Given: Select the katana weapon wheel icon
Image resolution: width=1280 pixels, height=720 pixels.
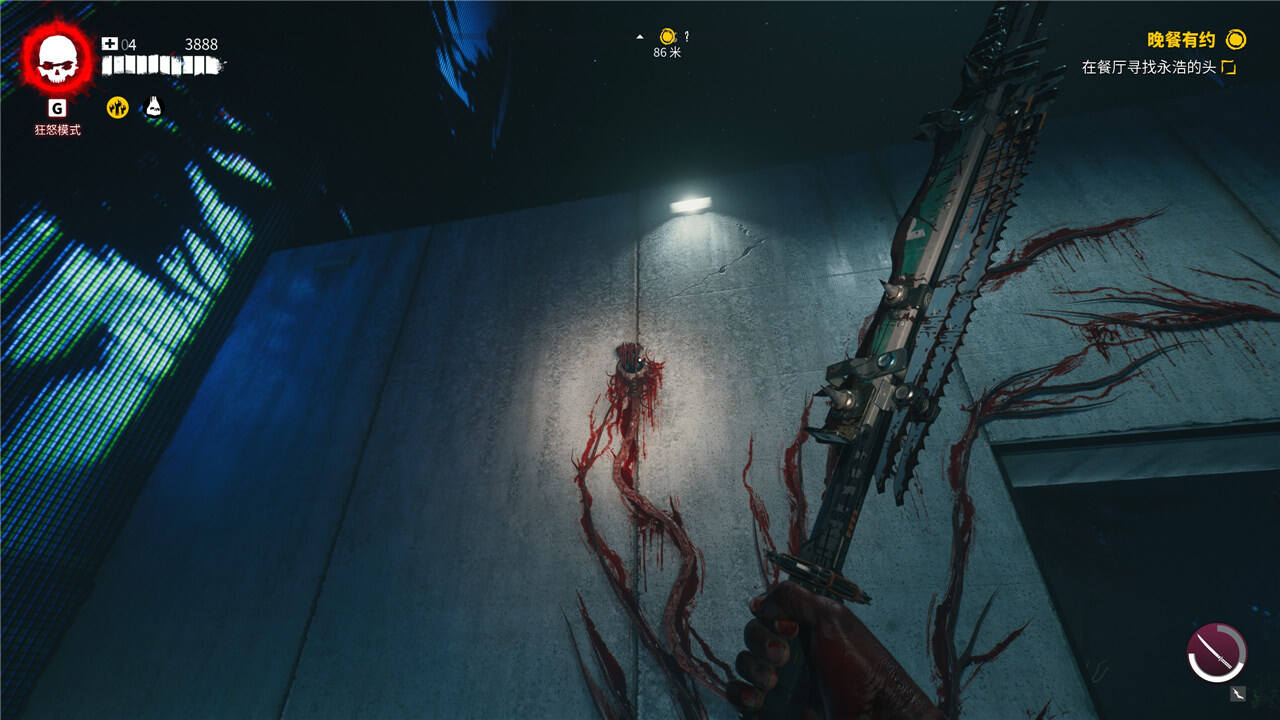Looking at the screenshot, I should point(1217,652).
